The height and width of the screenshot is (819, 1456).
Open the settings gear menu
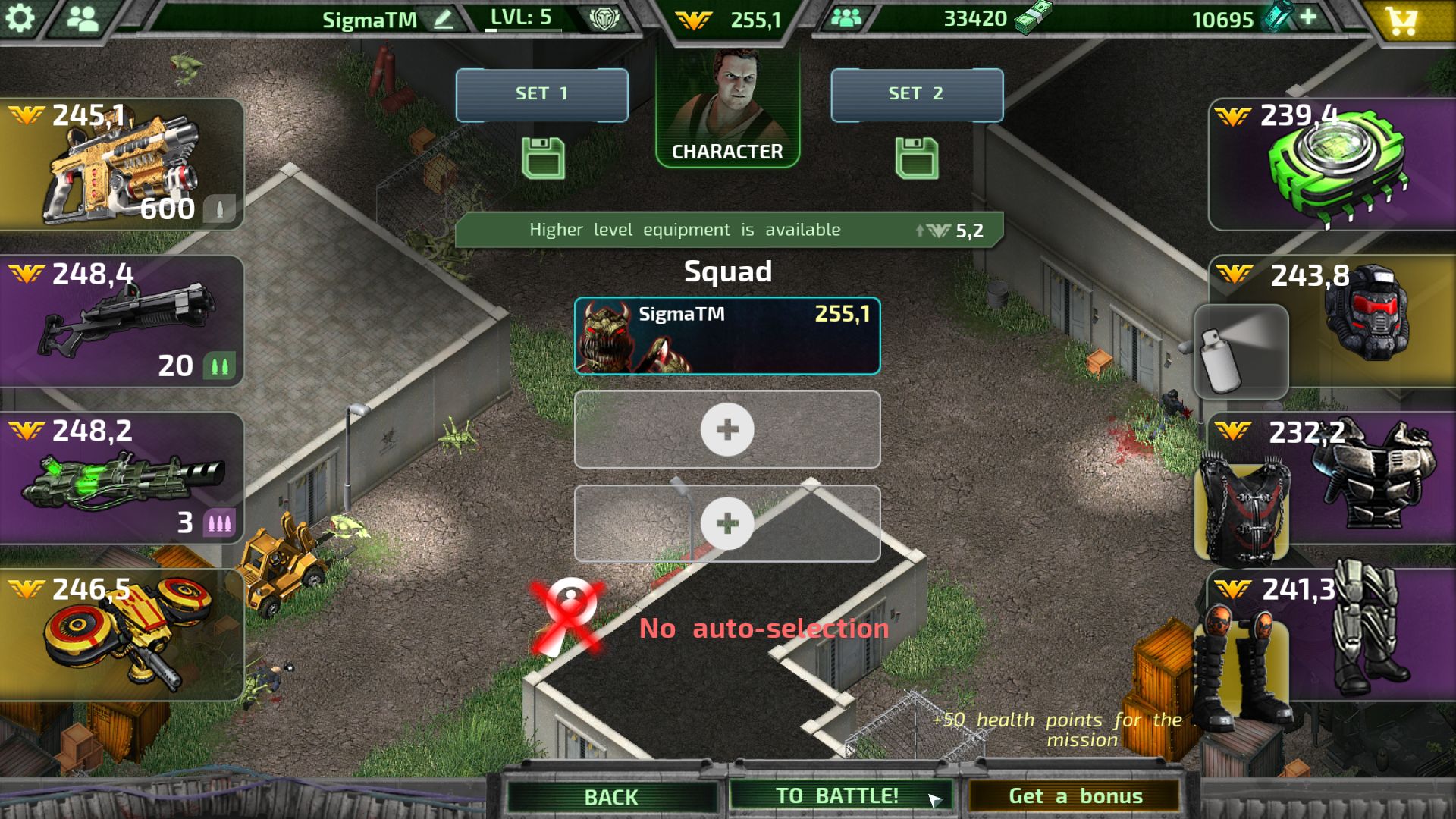pyautogui.click(x=20, y=18)
